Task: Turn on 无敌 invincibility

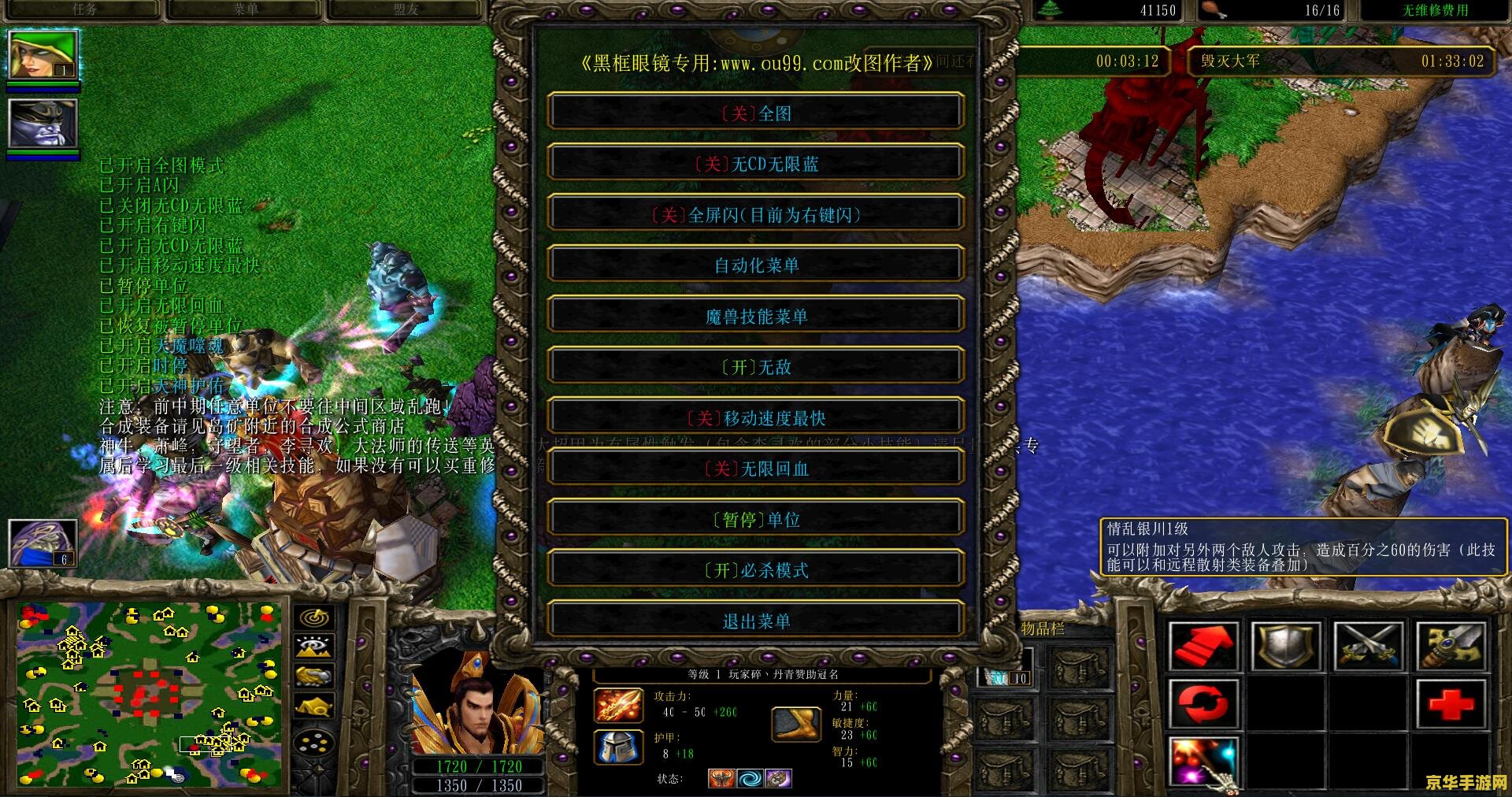Action: 756,367
